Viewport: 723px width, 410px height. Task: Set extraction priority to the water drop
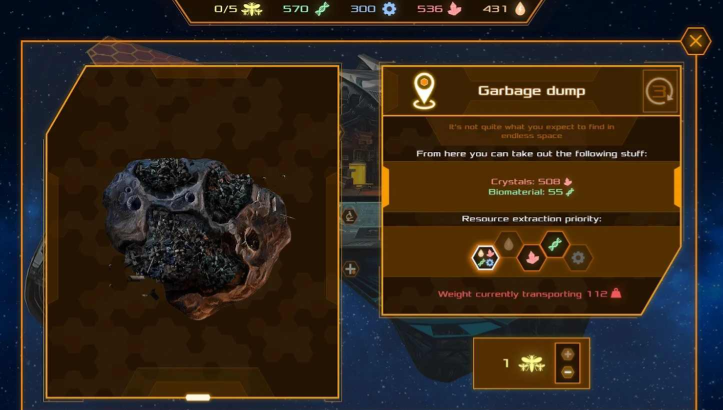coord(508,245)
